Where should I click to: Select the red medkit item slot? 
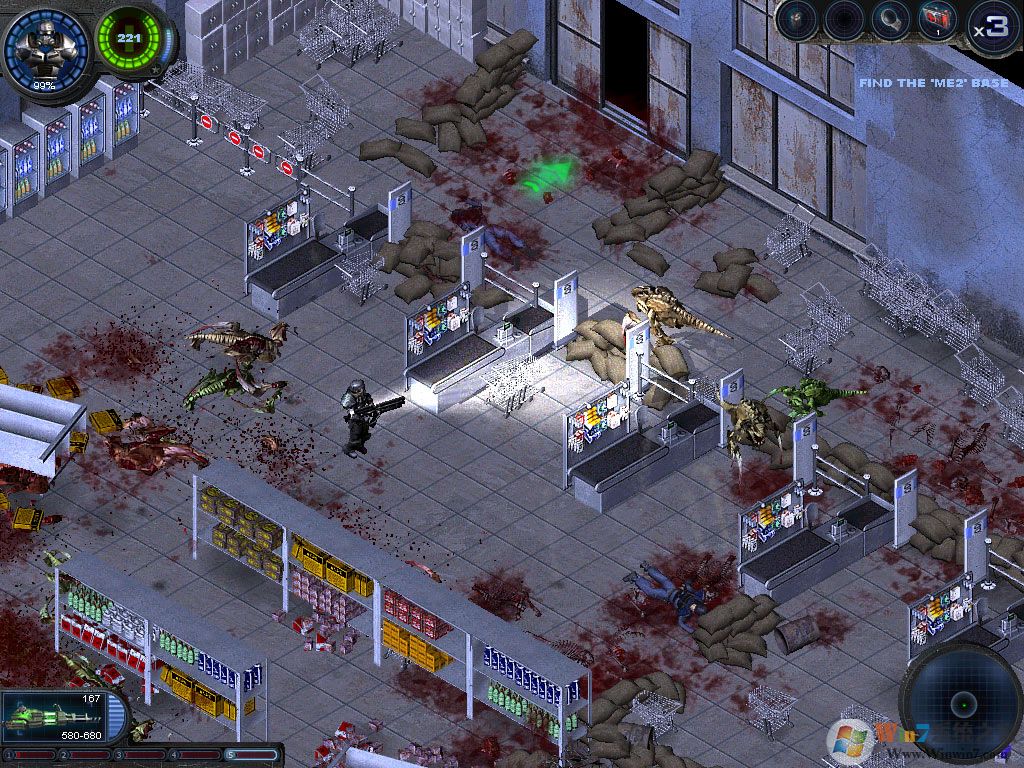click(935, 20)
